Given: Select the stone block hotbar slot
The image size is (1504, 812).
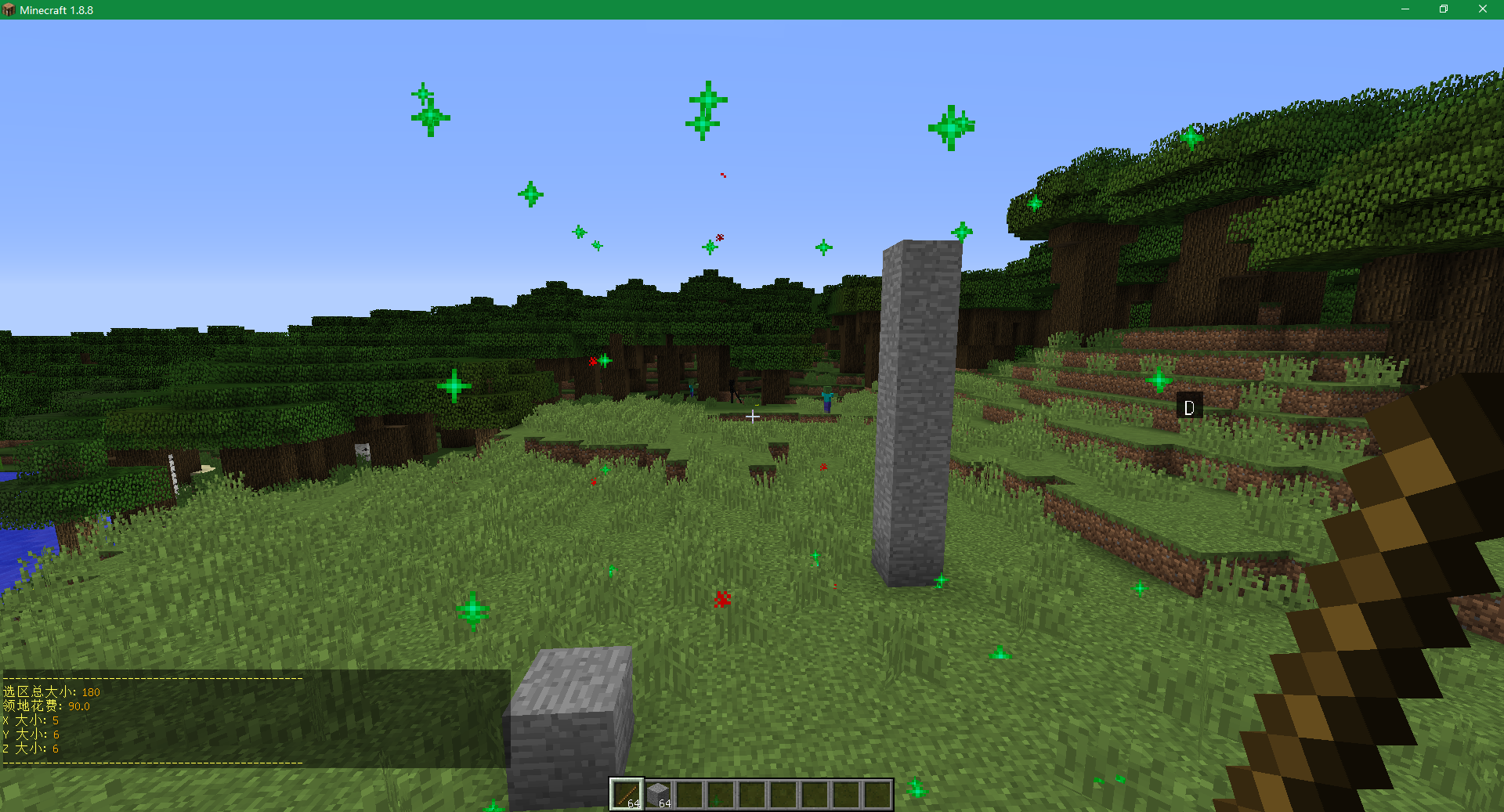Looking at the screenshot, I should click(658, 794).
